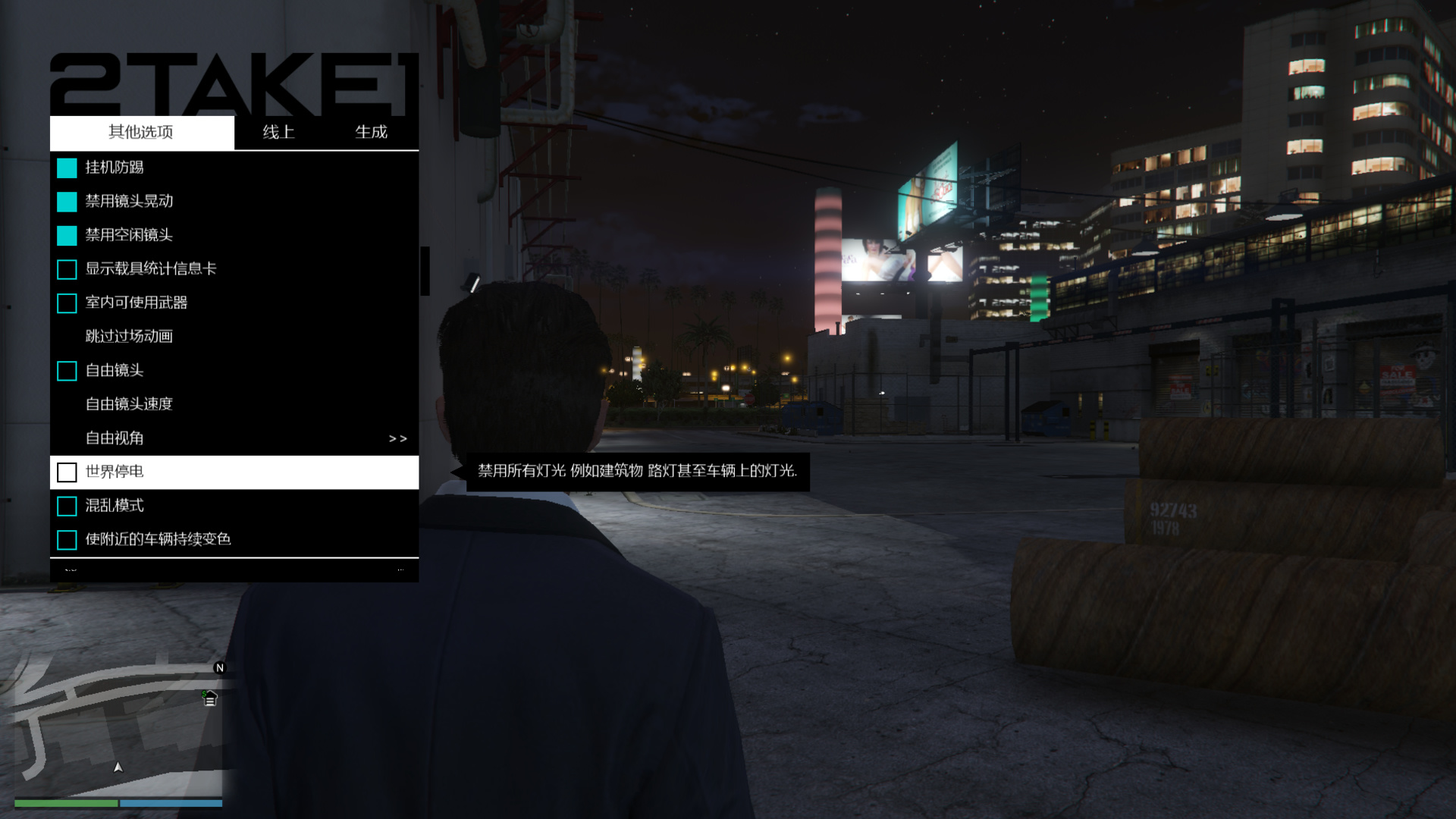Viewport: 1456px width, 819px height.
Task: Select the 其他选项 tab
Action: pyautogui.click(x=141, y=132)
